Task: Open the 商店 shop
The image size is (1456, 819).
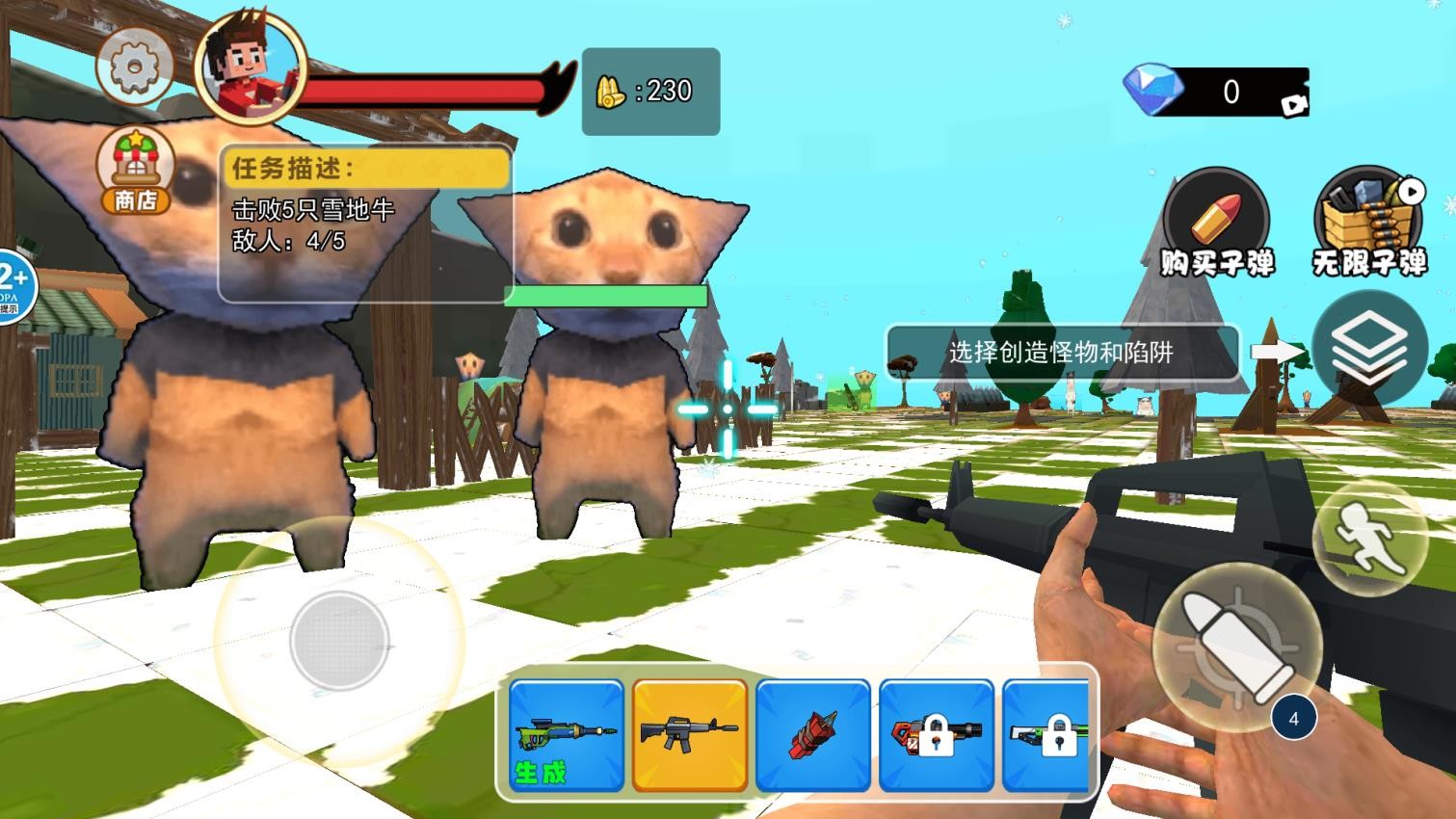Action: (136, 171)
